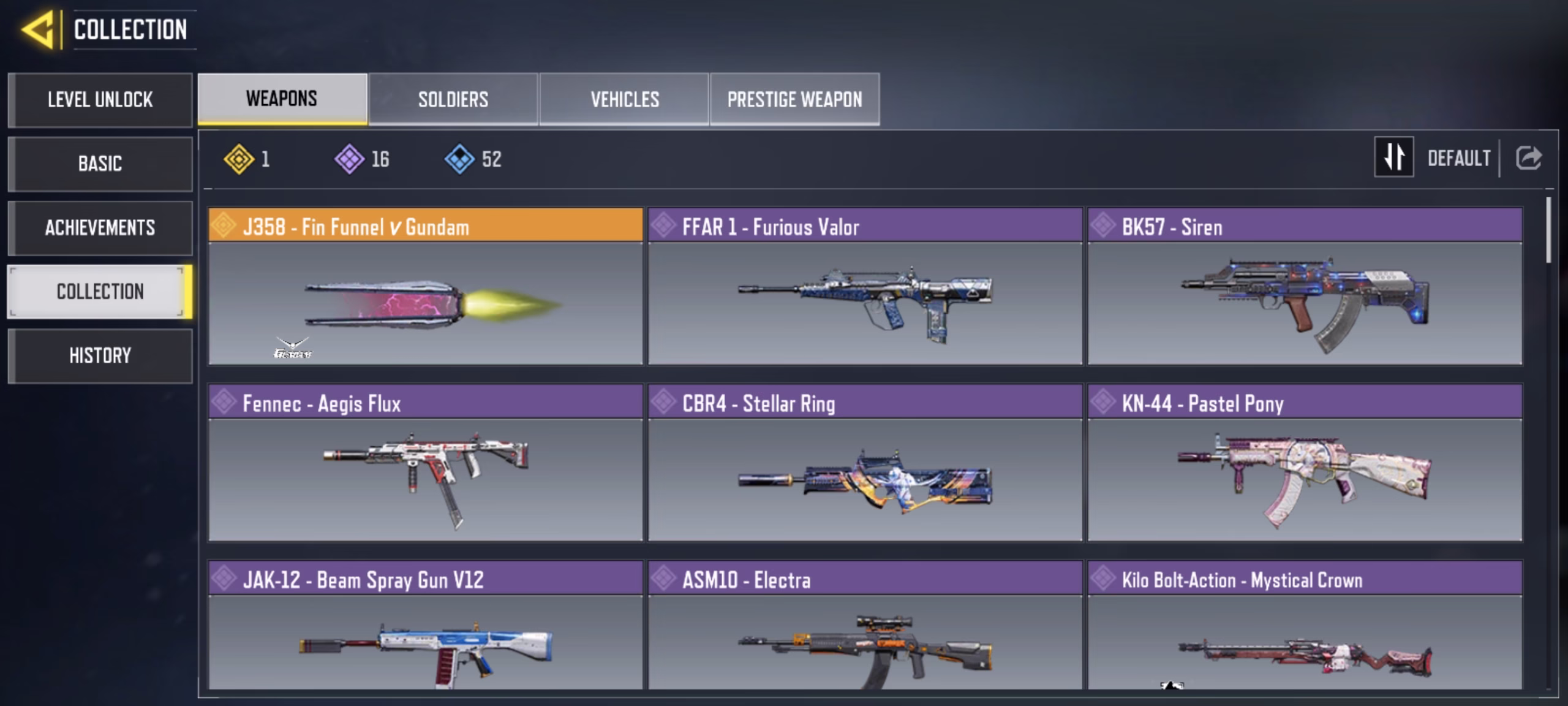The width and height of the screenshot is (1568, 706).
Task: Click the share arrow icon
Action: (1529, 158)
